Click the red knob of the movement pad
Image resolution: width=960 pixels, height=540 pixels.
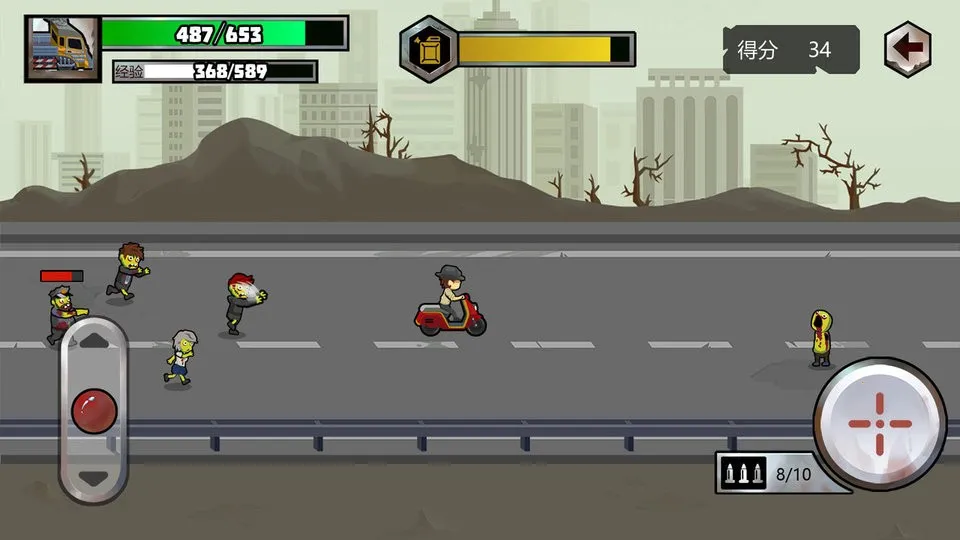click(x=93, y=410)
